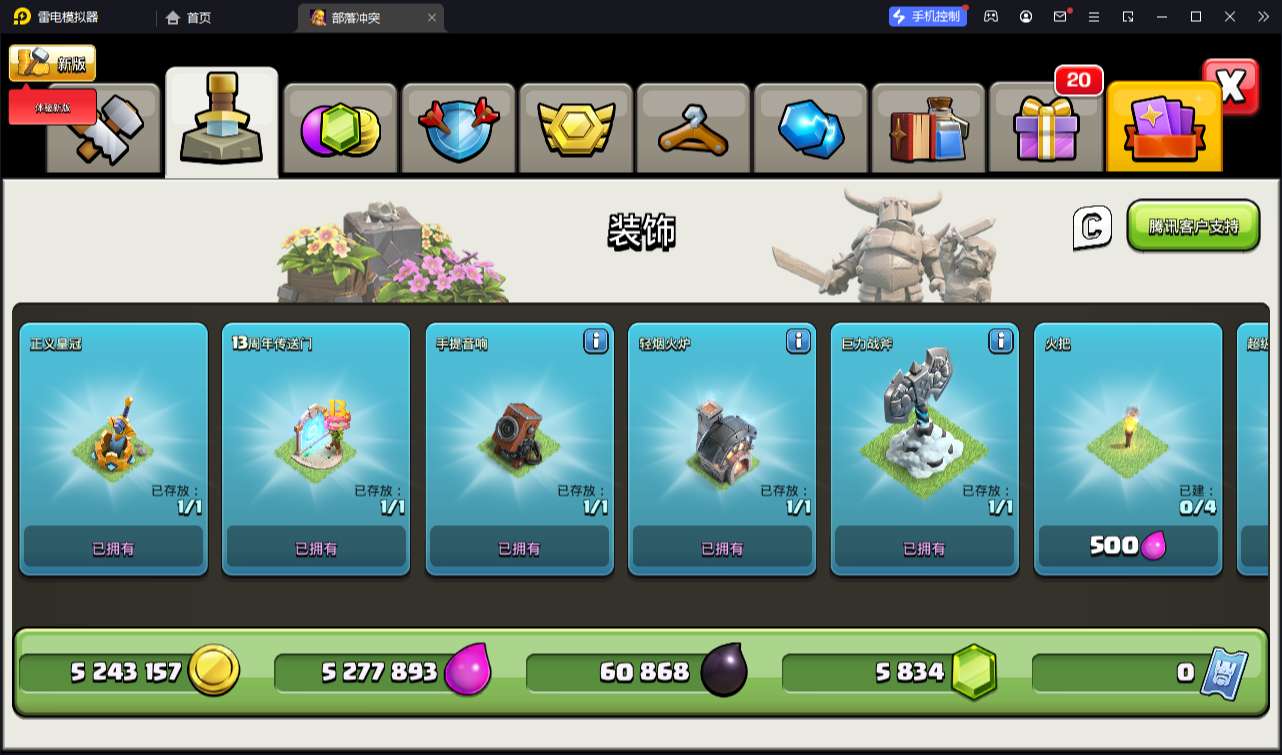This screenshot has width=1282, height=755.
Task: Buy the torch for 500 elixir
Action: click(1127, 546)
